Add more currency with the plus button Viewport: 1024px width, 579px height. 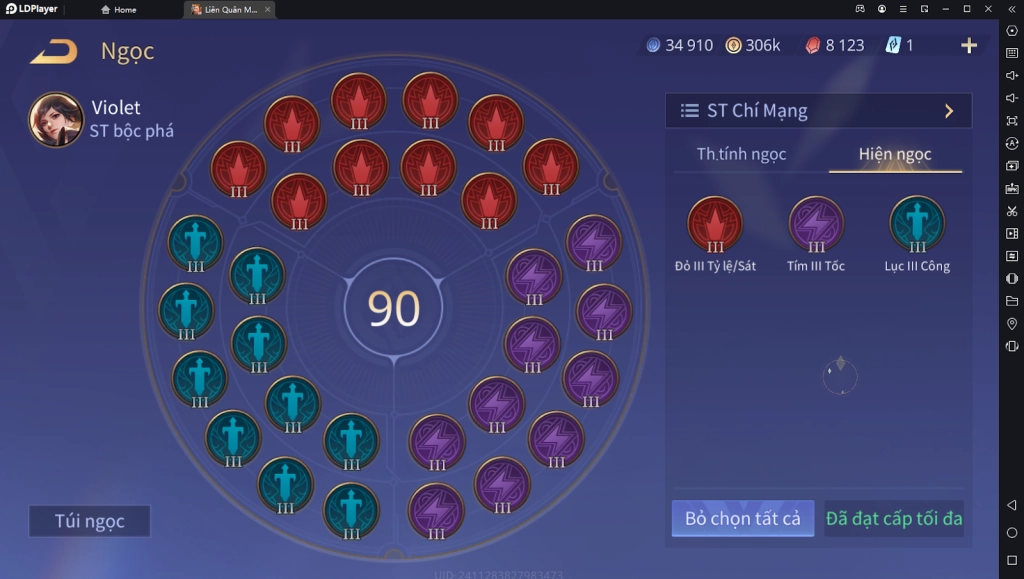(968, 46)
